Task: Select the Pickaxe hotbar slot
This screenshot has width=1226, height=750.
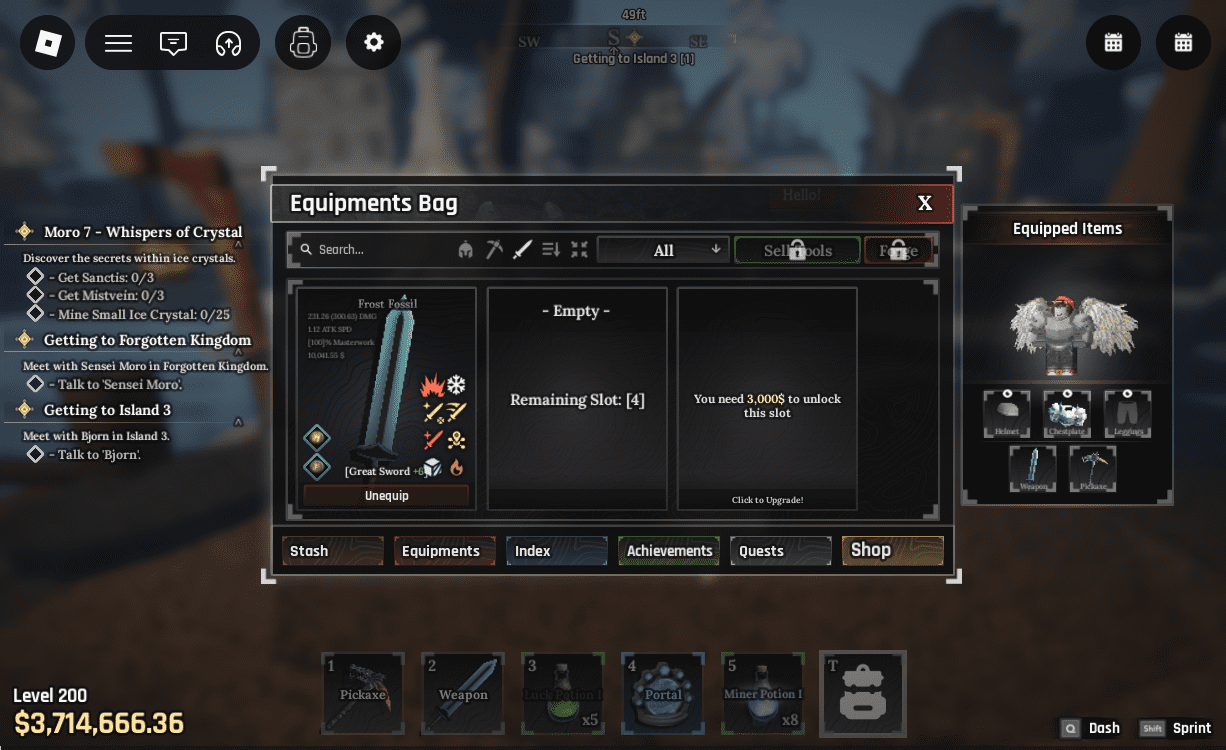Action: (363, 693)
